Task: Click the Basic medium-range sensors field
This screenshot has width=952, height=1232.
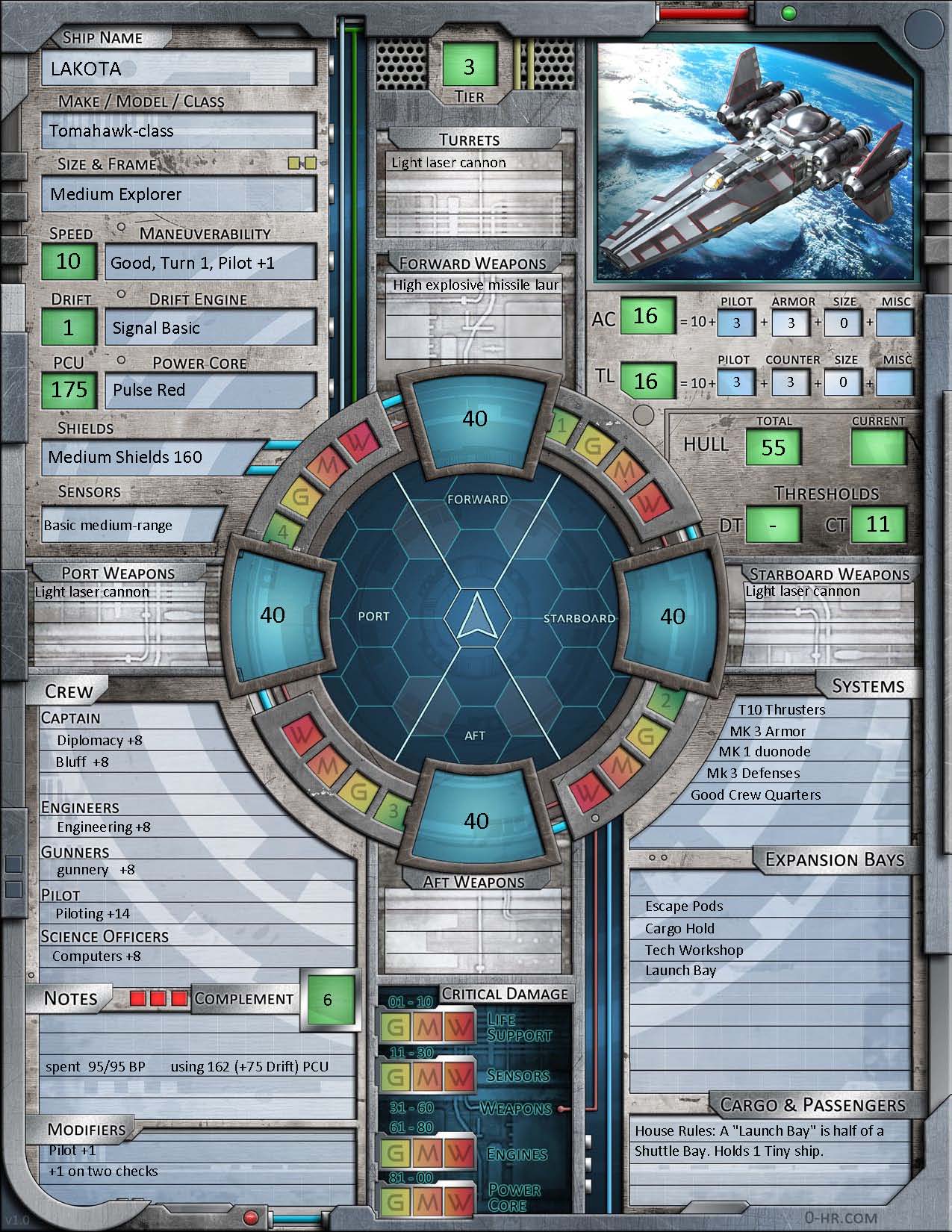Action: (133, 525)
